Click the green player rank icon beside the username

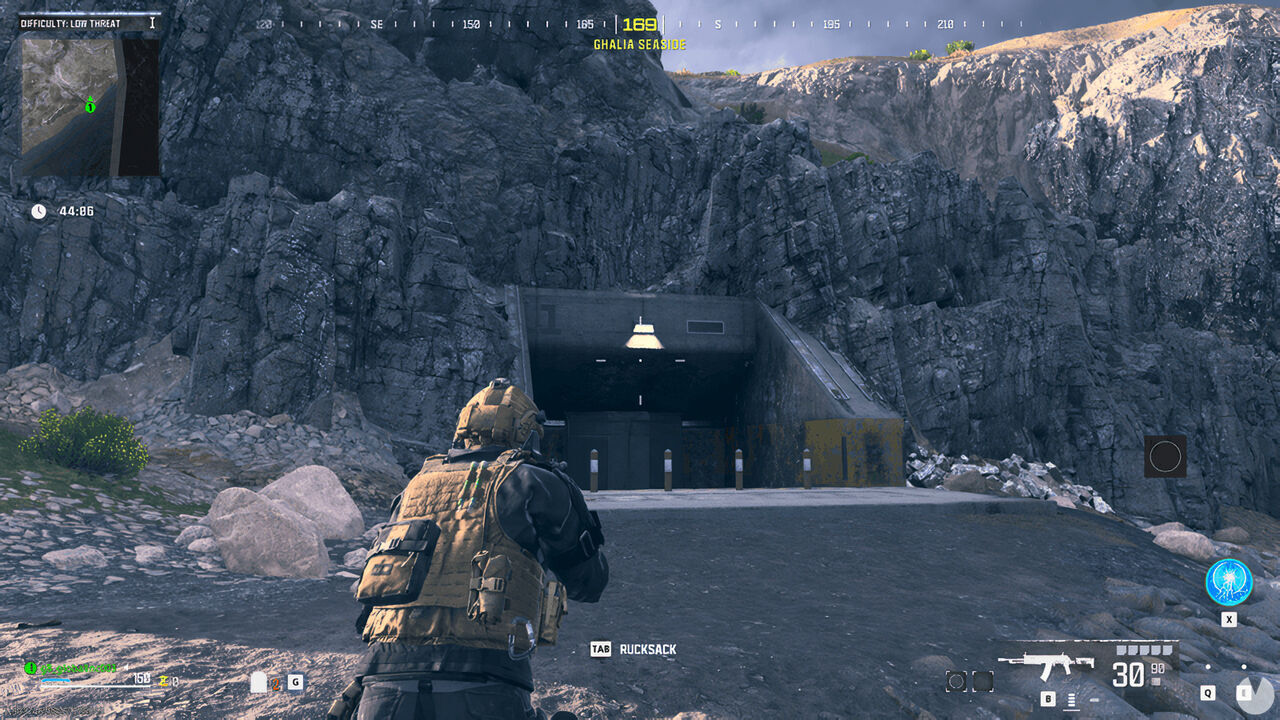pyautogui.click(x=30, y=667)
